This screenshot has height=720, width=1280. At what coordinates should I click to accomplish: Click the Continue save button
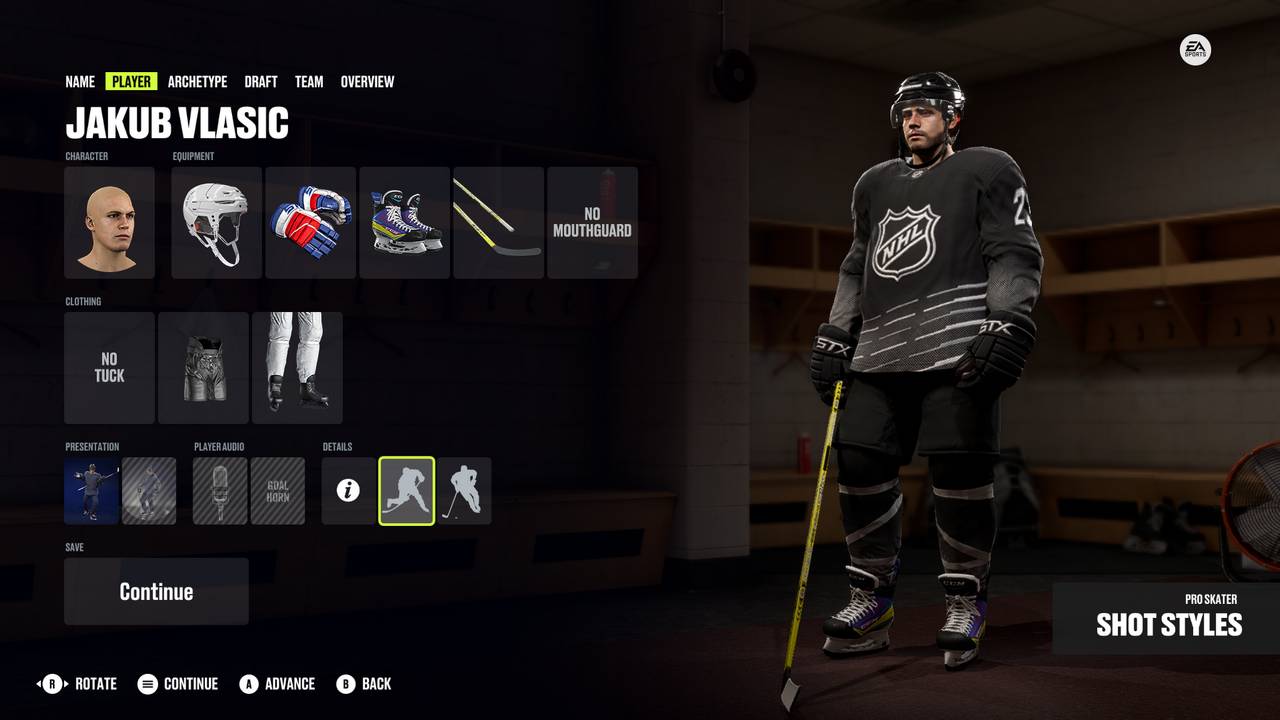[156, 591]
